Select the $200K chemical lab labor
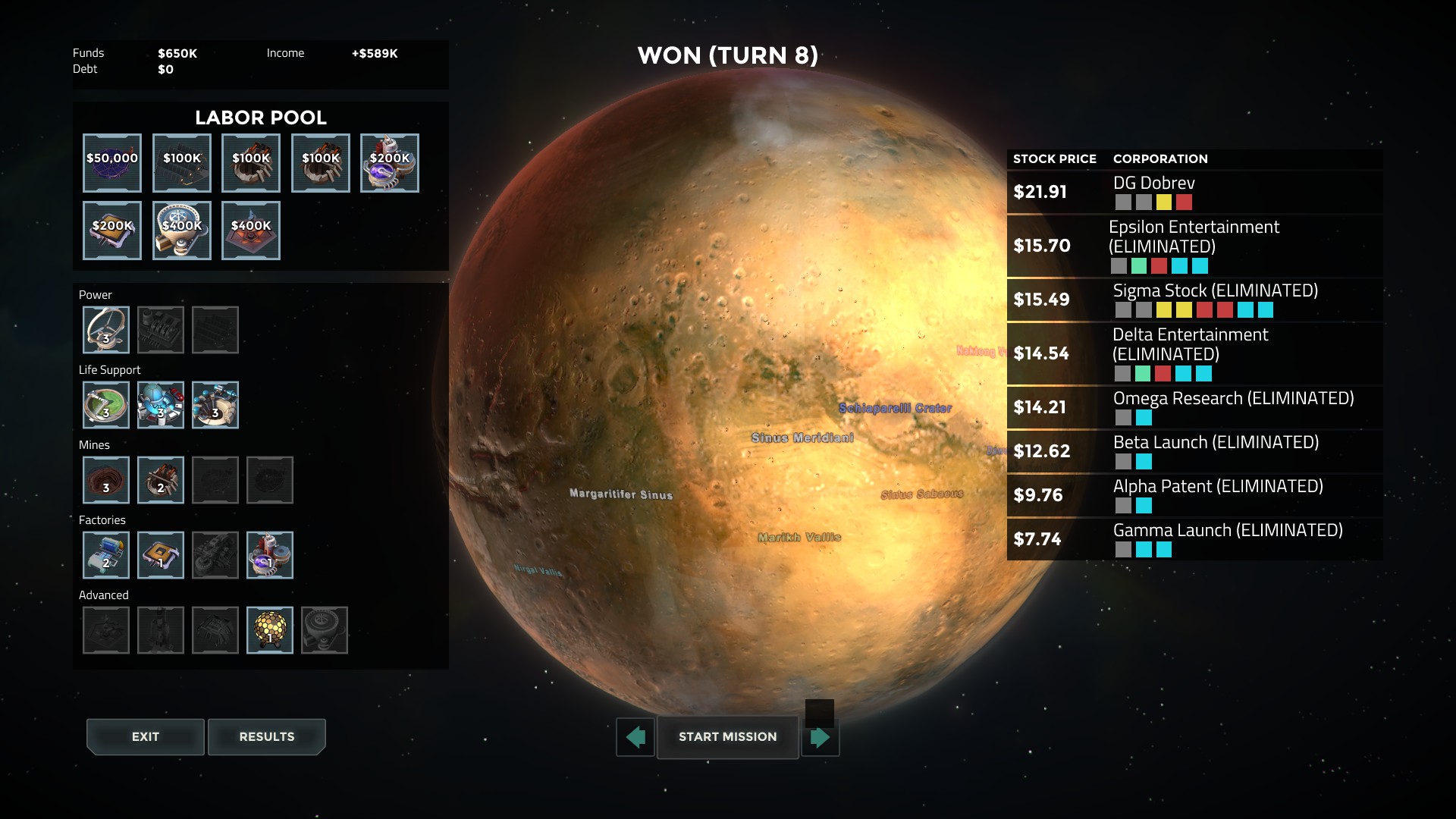1456x819 pixels. [x=390, y=163]
